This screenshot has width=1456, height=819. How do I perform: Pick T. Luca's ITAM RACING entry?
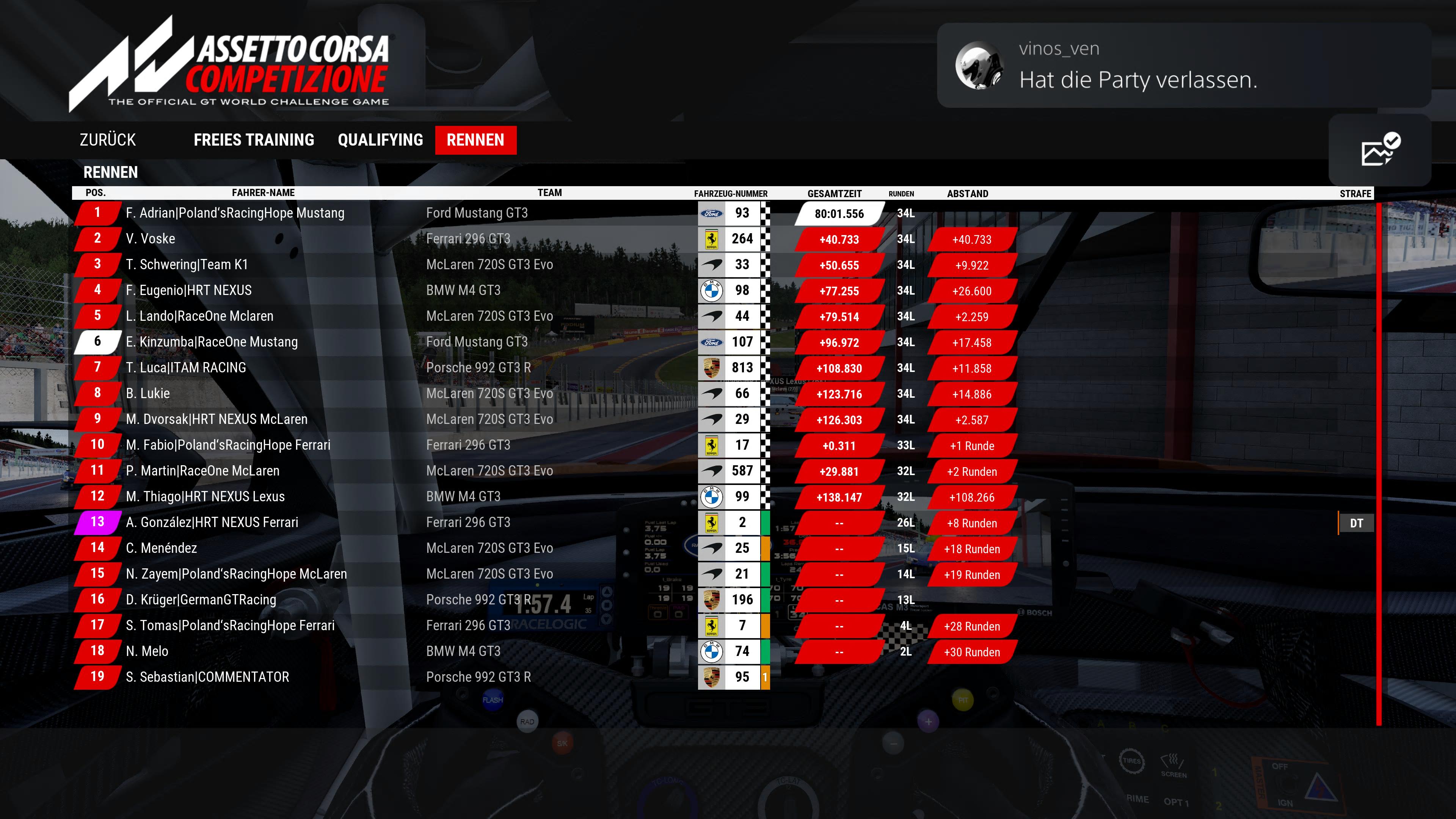(x=186, y=368)
